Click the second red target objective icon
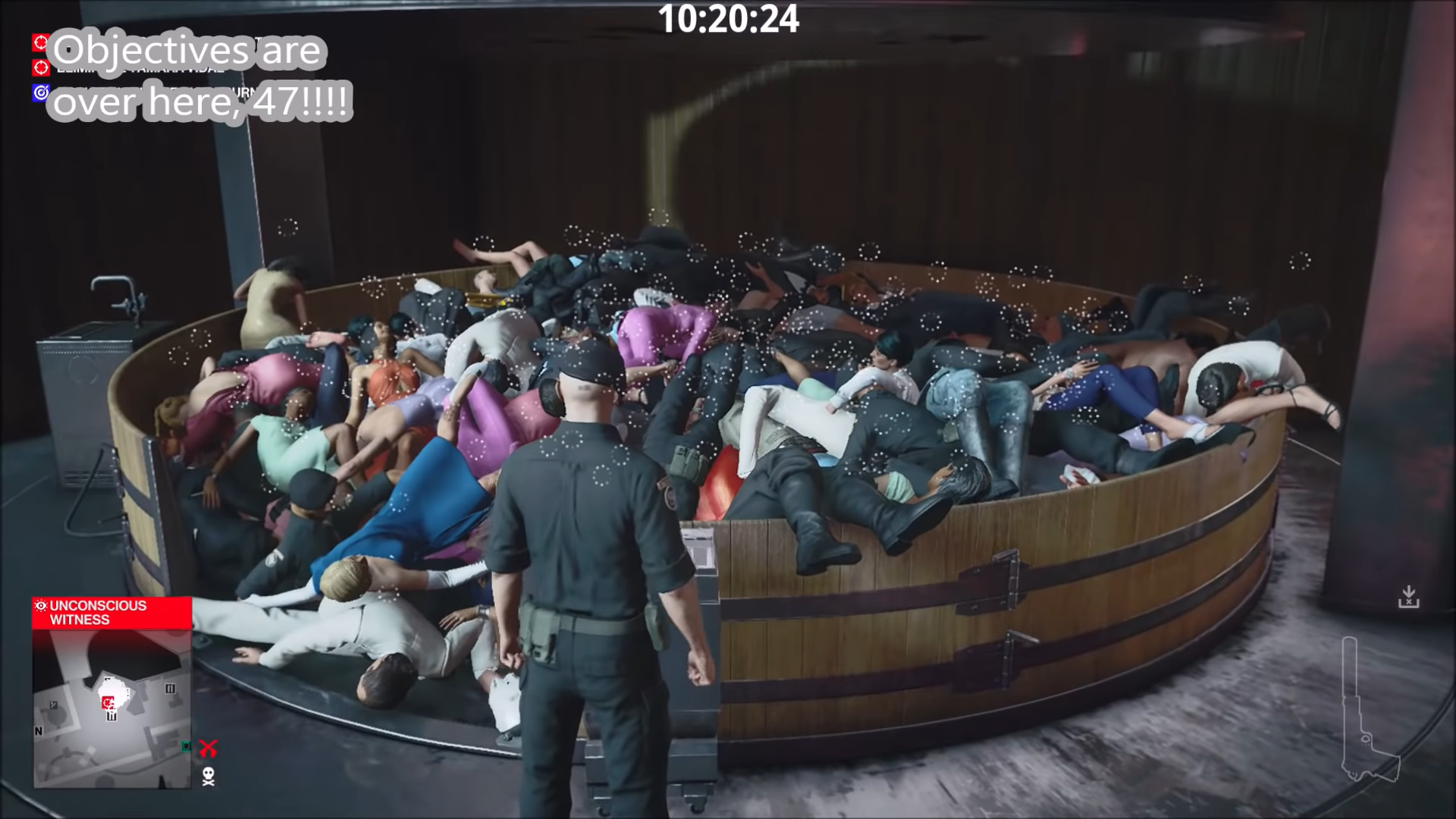Viewport: 1456px width, 819px height. pos(39,69)
